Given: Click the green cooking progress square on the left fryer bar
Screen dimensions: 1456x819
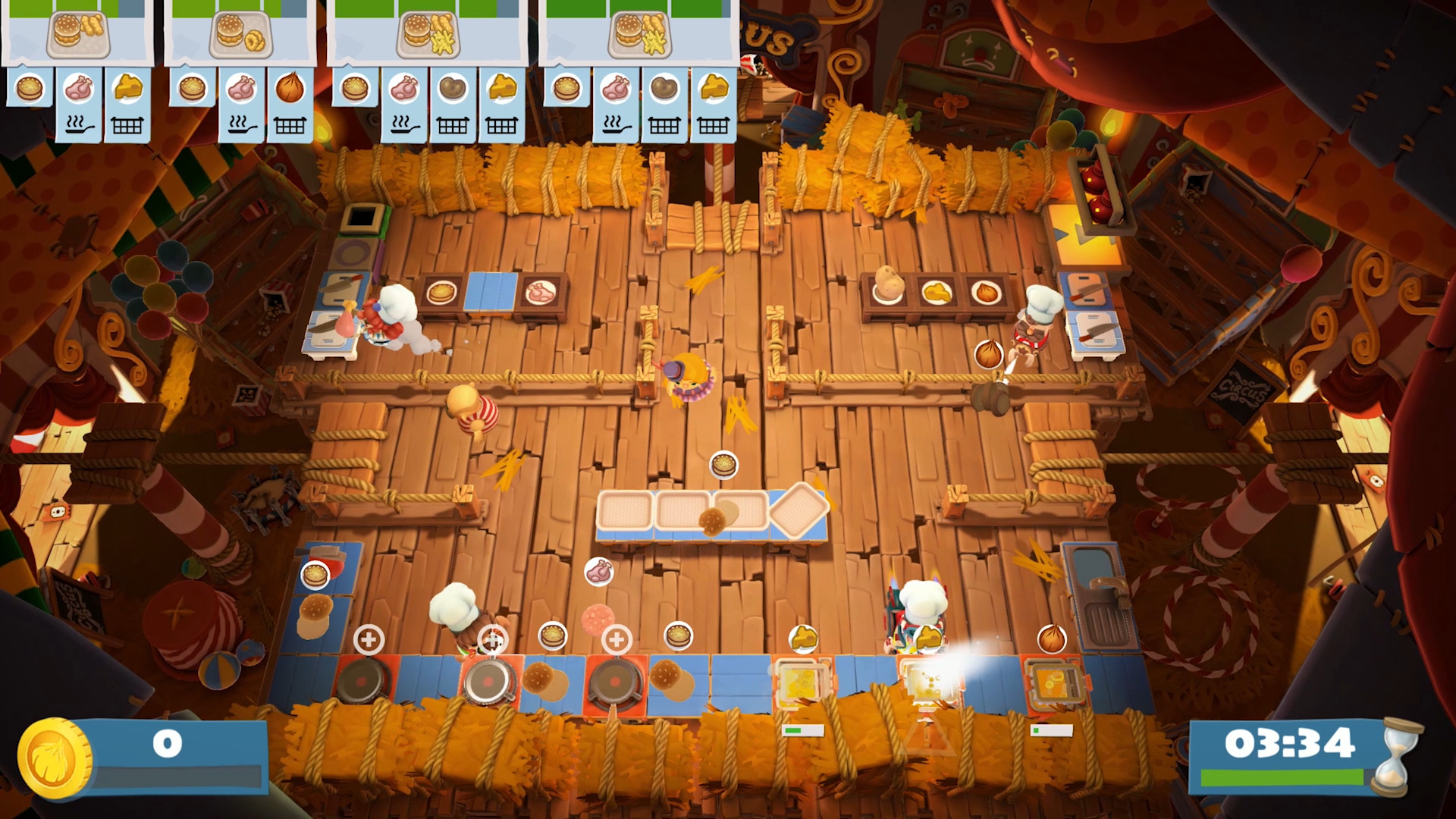Looking at the screenshot, I should tap(794, 730).
